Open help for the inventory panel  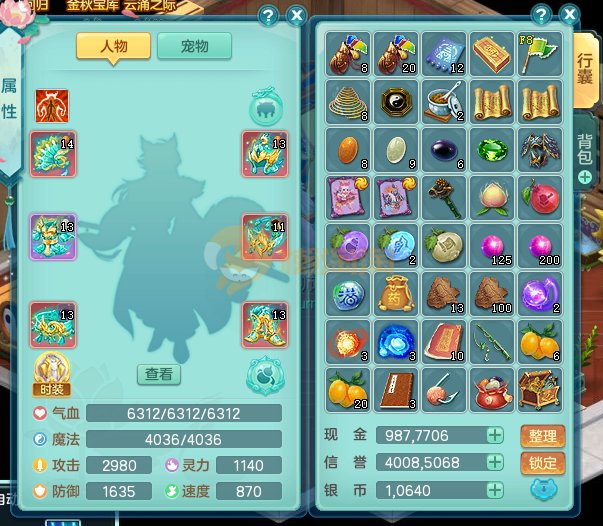(x=541, y=15)
